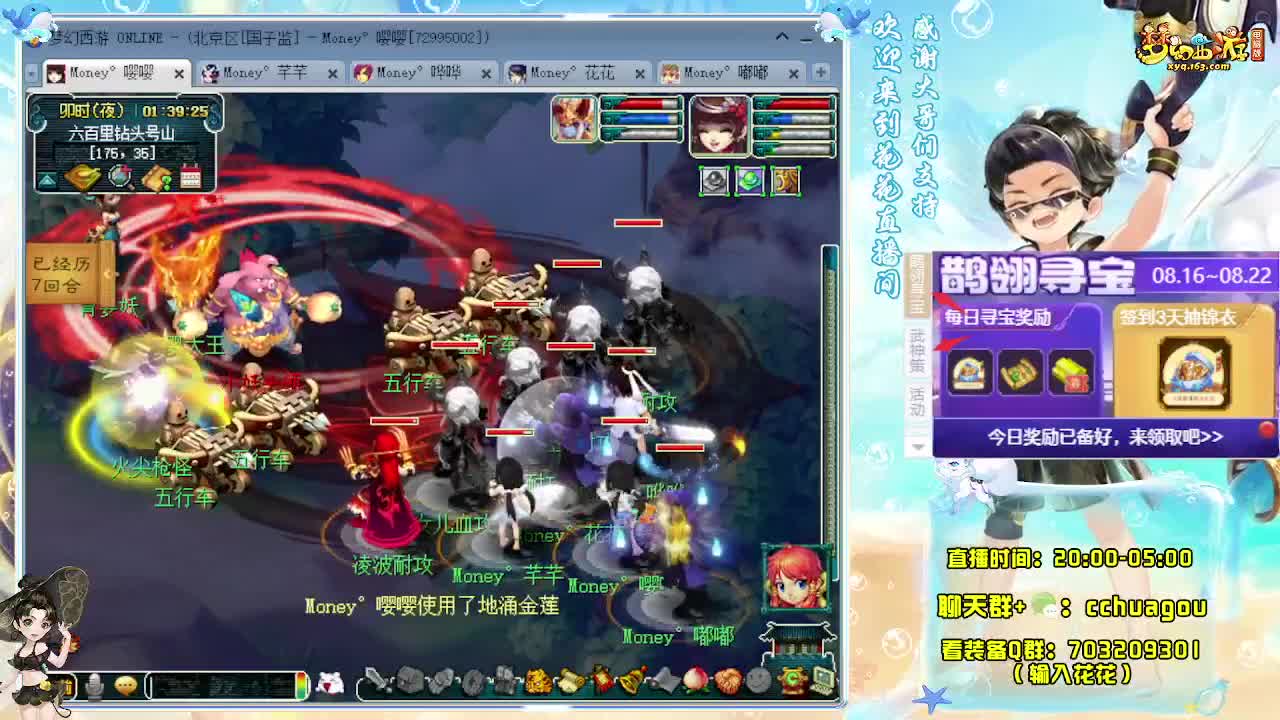Toggle the silver helmet quick-action under the portrait
Viewport: 1280px width, 720px height.
tap(713, 180)
